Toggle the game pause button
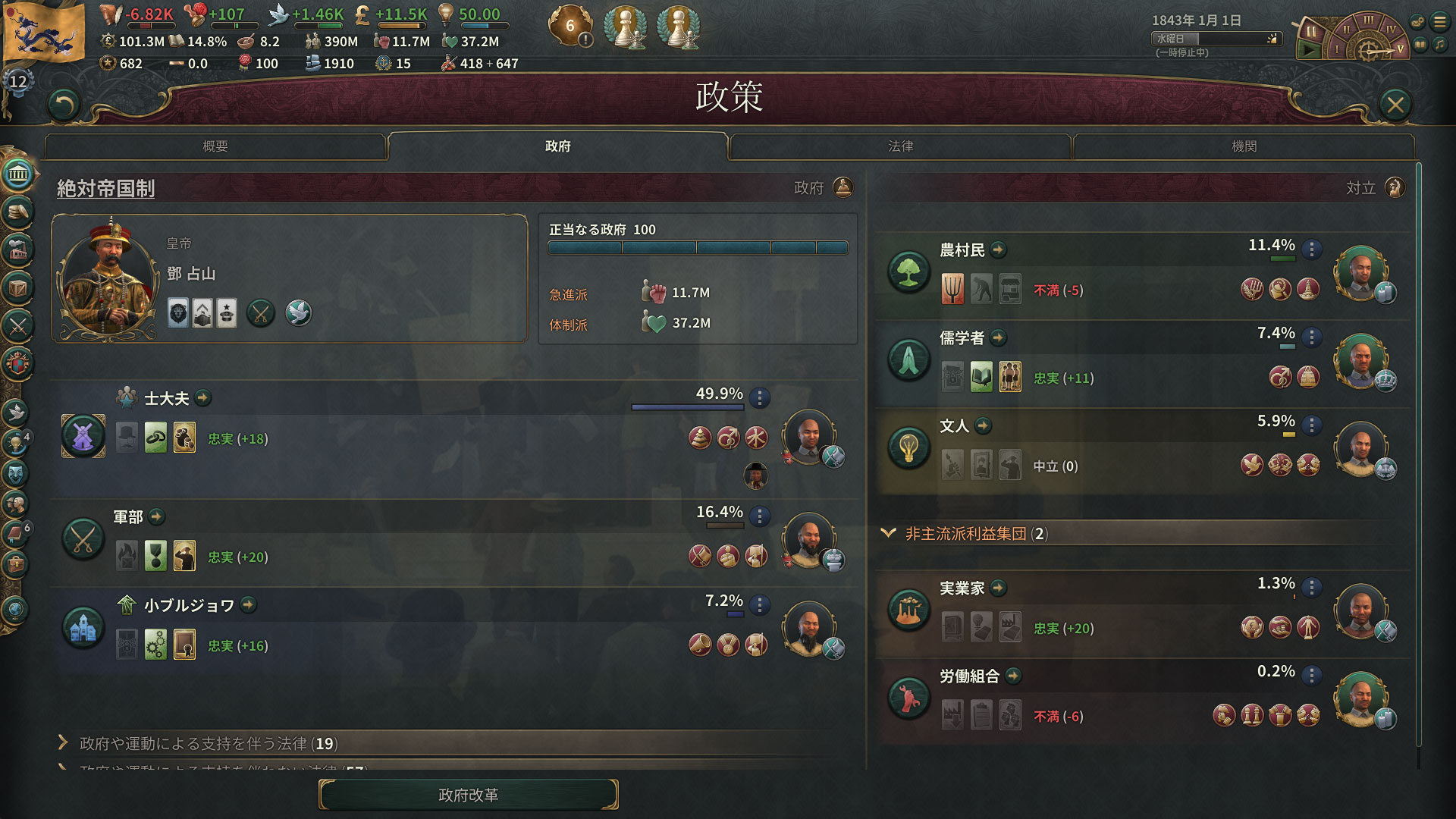The image size is (1456, 819). (x=1310, y=32)
